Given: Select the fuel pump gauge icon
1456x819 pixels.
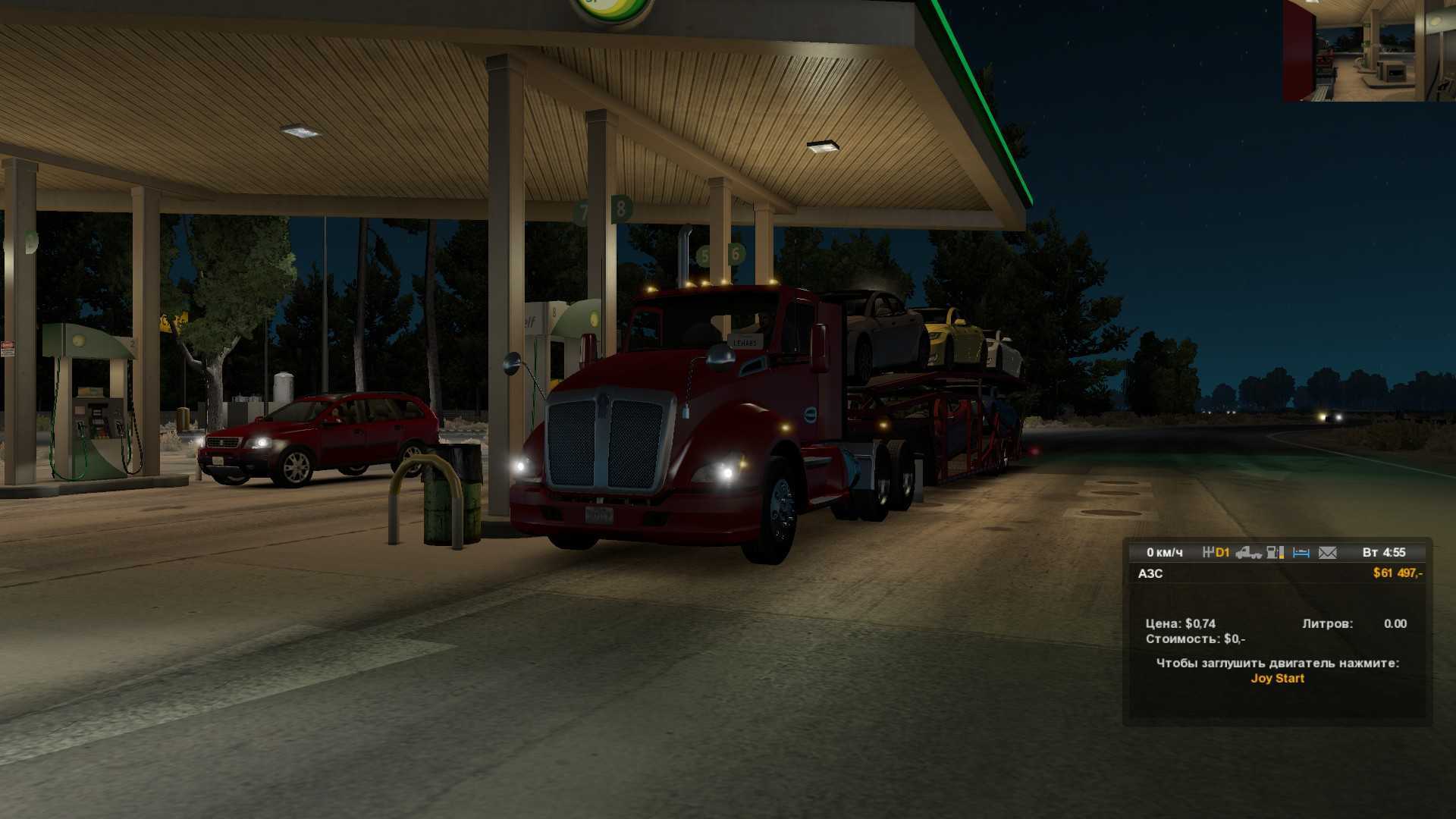Looking at the screenshot, I should click(x=1276, y=553).
